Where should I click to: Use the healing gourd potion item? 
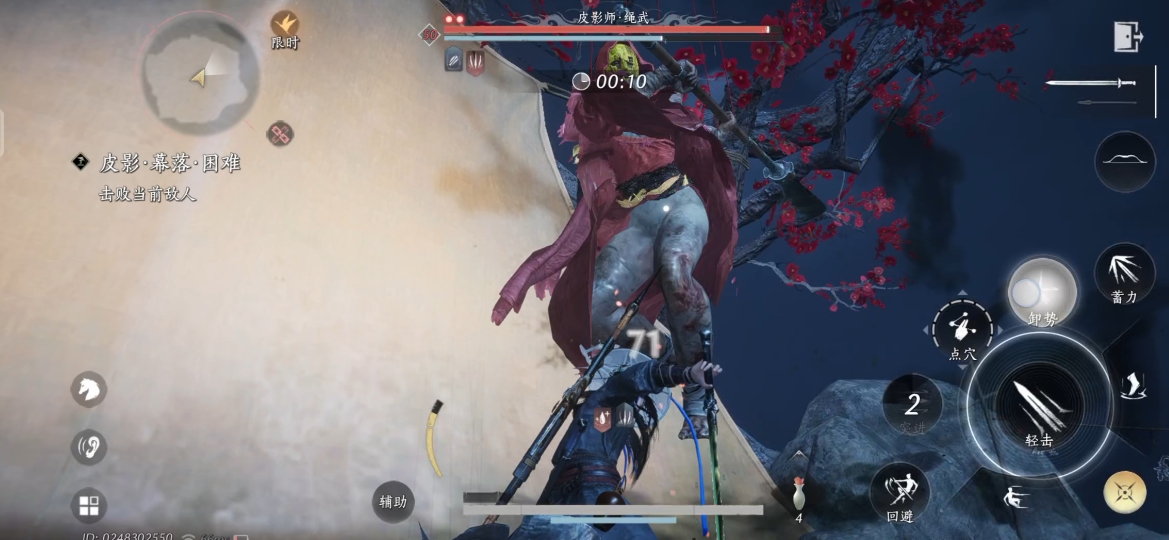coord(798,494)
